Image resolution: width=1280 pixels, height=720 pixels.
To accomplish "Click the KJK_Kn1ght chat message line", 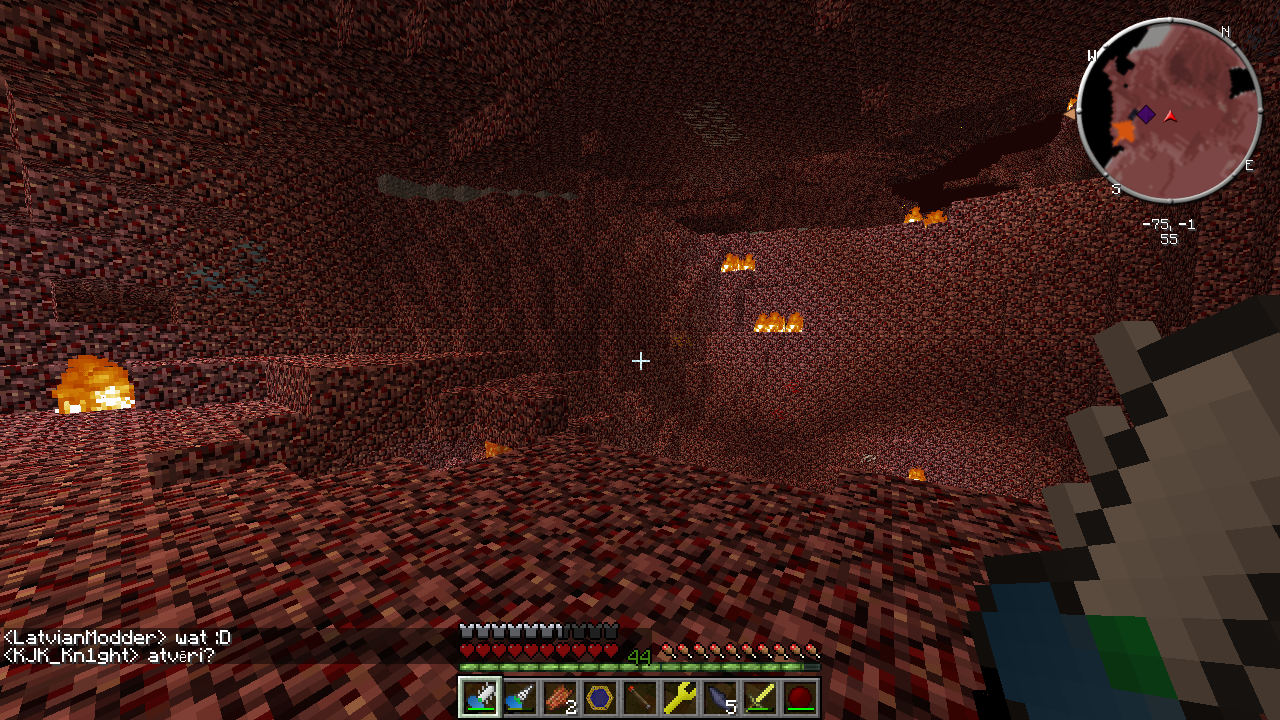I will [x=108, y=656].
